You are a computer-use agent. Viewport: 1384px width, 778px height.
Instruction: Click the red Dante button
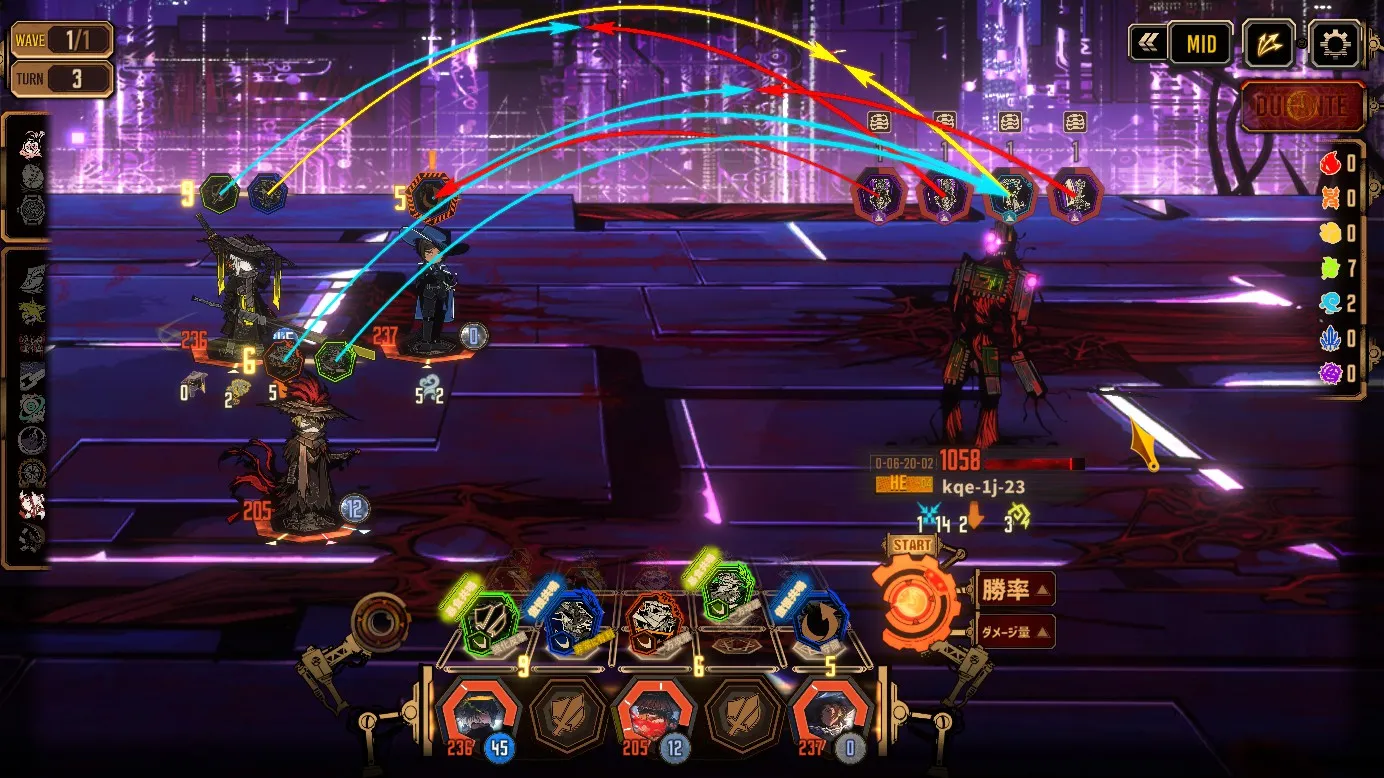pos(1303,107)
